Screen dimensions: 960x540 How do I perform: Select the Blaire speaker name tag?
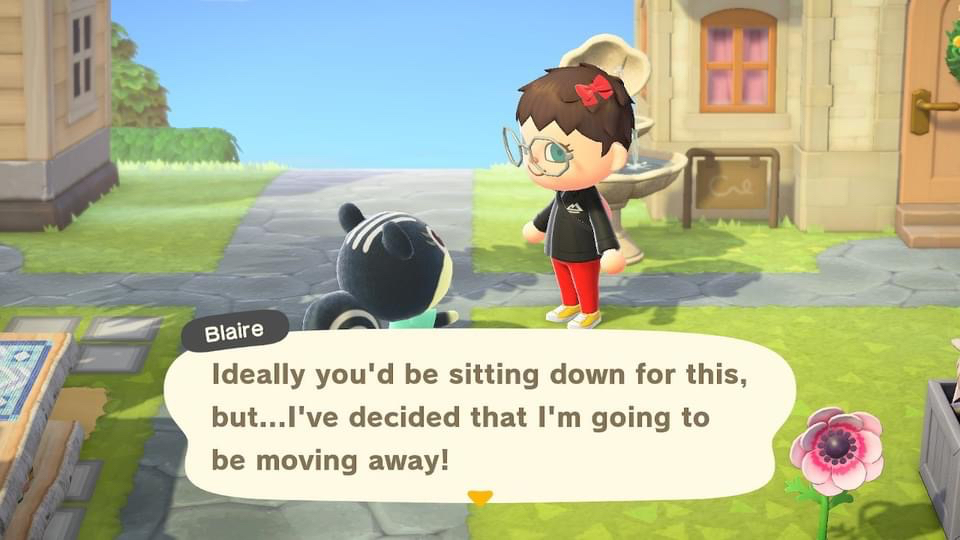tap(236, 332)
